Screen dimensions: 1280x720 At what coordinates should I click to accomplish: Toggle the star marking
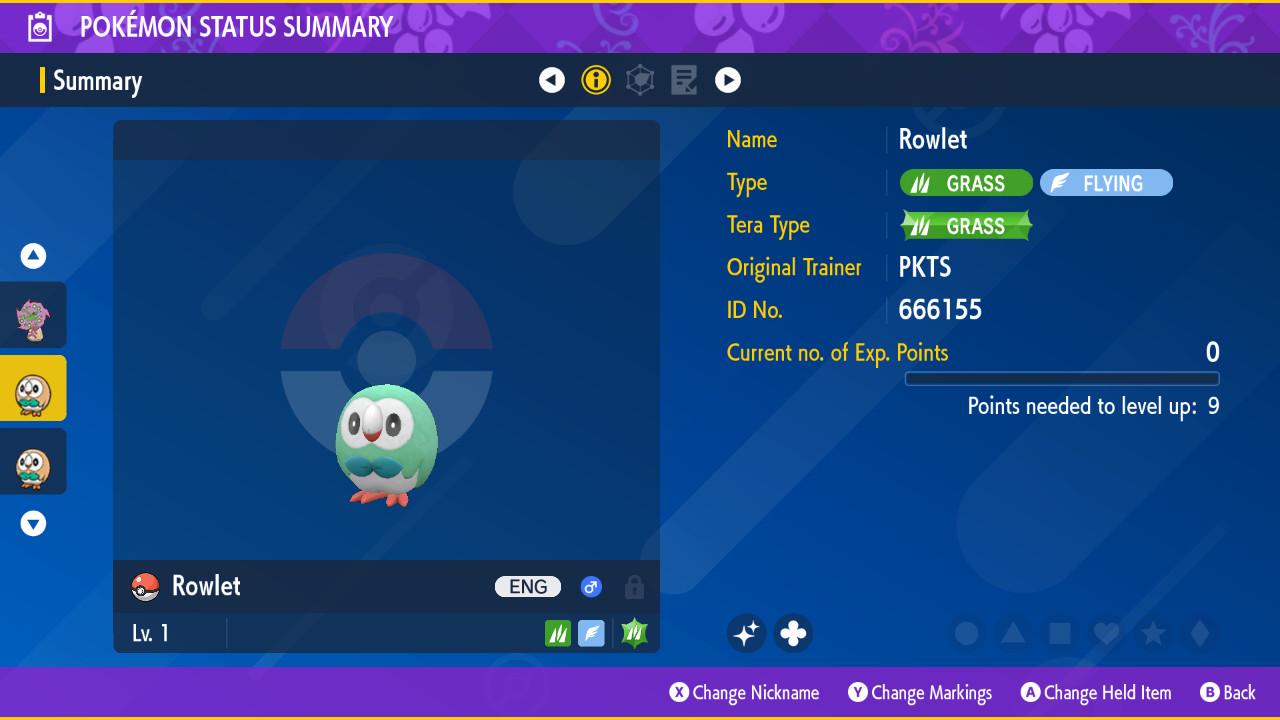click(1153, 633)
